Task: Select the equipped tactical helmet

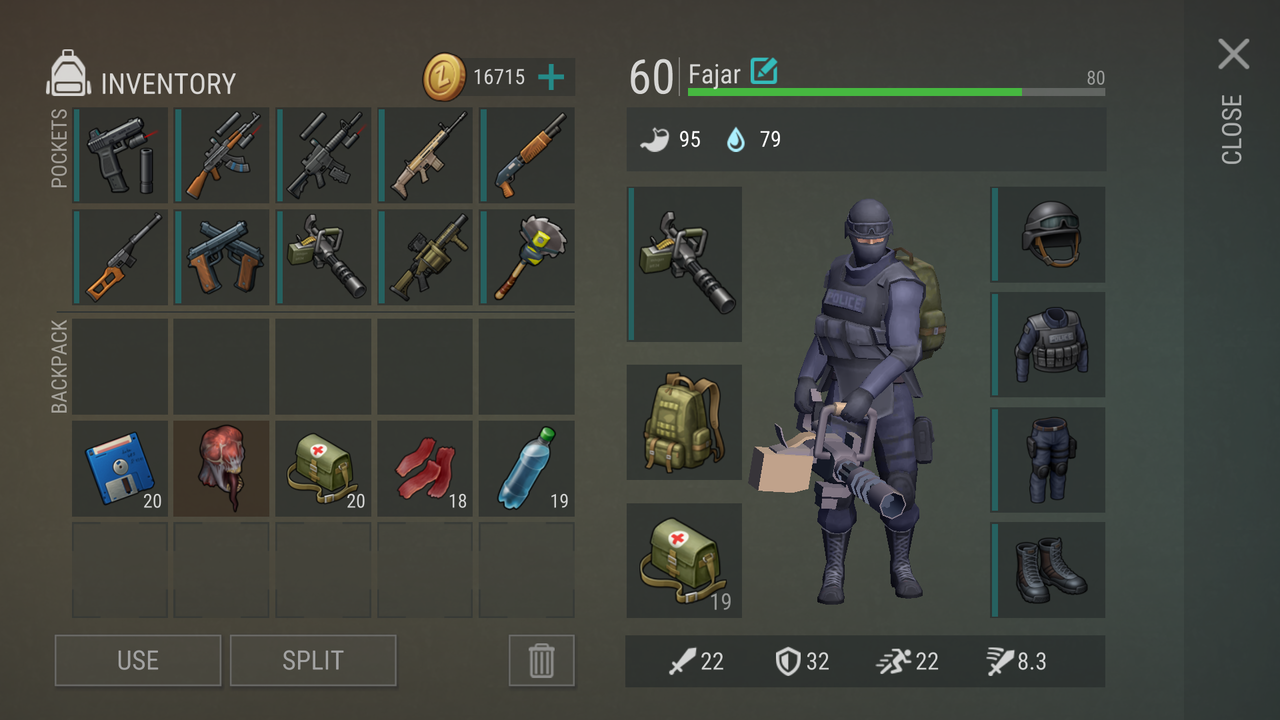Action: pos(1049,235)
